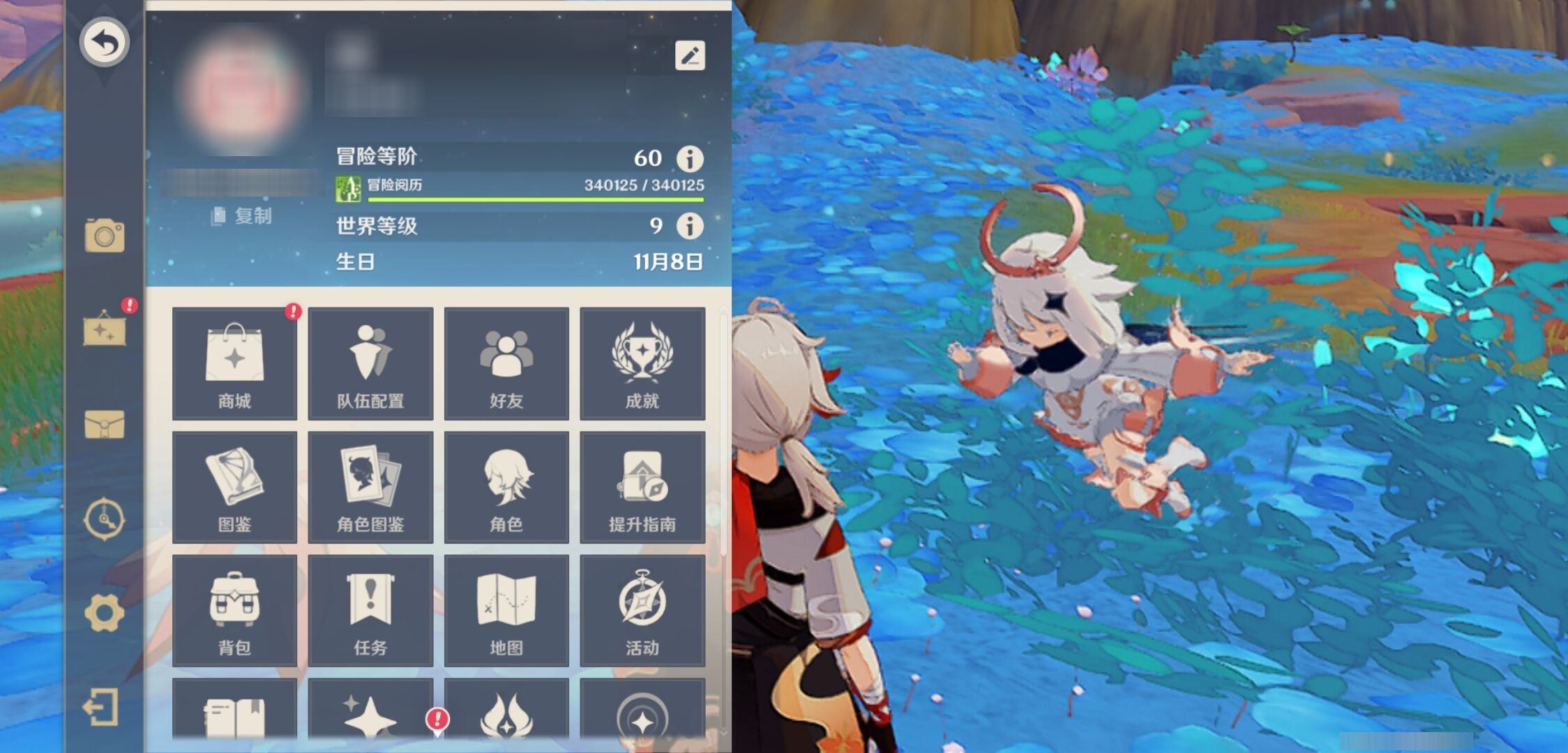Image resolution: width=1568 pixels, height=753 pixels.
Task: Open the 好友 friends menu
Action: (x=506, y=363)
